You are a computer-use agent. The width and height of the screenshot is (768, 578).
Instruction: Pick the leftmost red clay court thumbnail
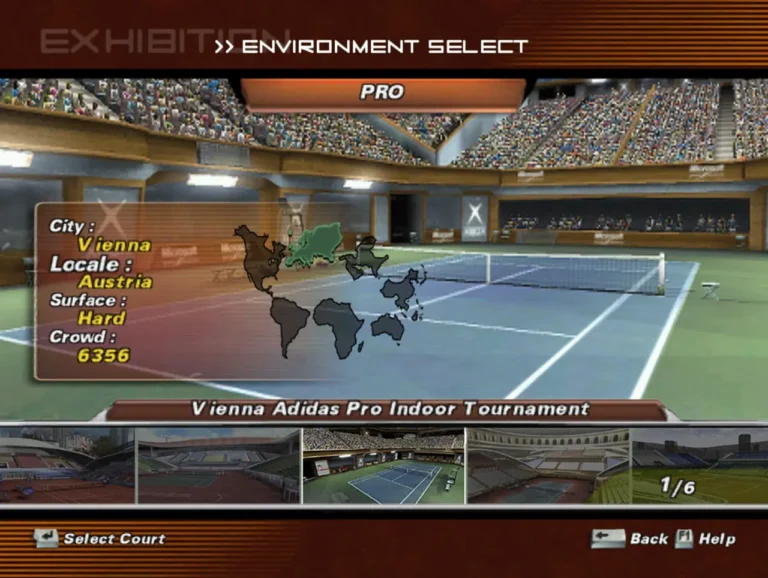pyautogui.click(x=66, y=466)
